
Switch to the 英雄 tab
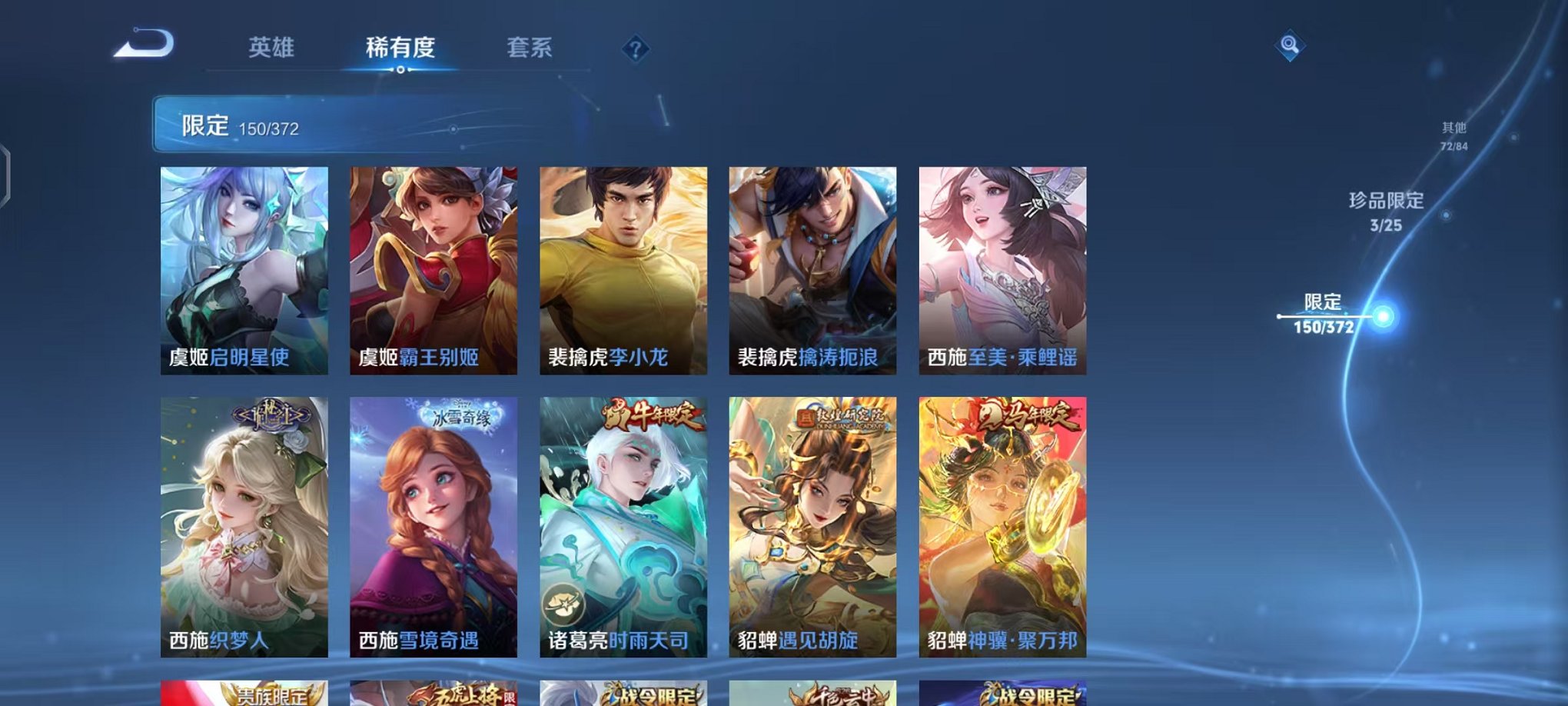[271, 48]
